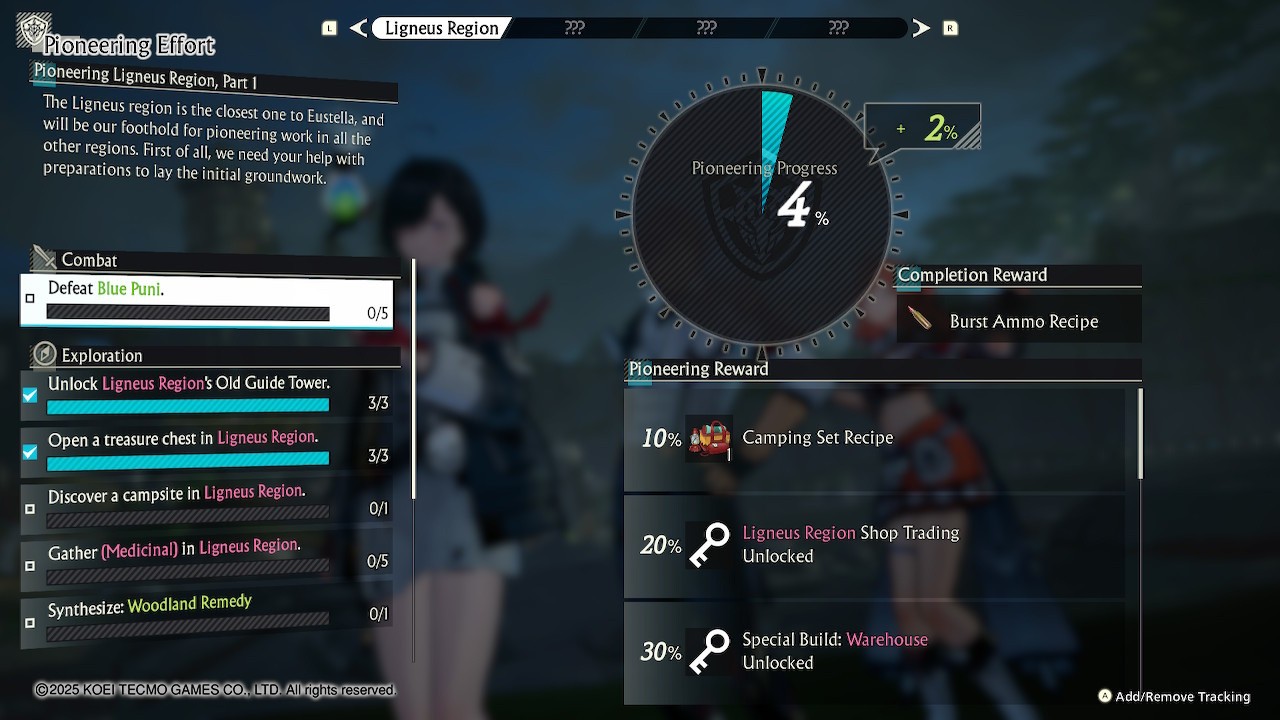Pick the Discover a campsite objective

click(x=206, y=501)
